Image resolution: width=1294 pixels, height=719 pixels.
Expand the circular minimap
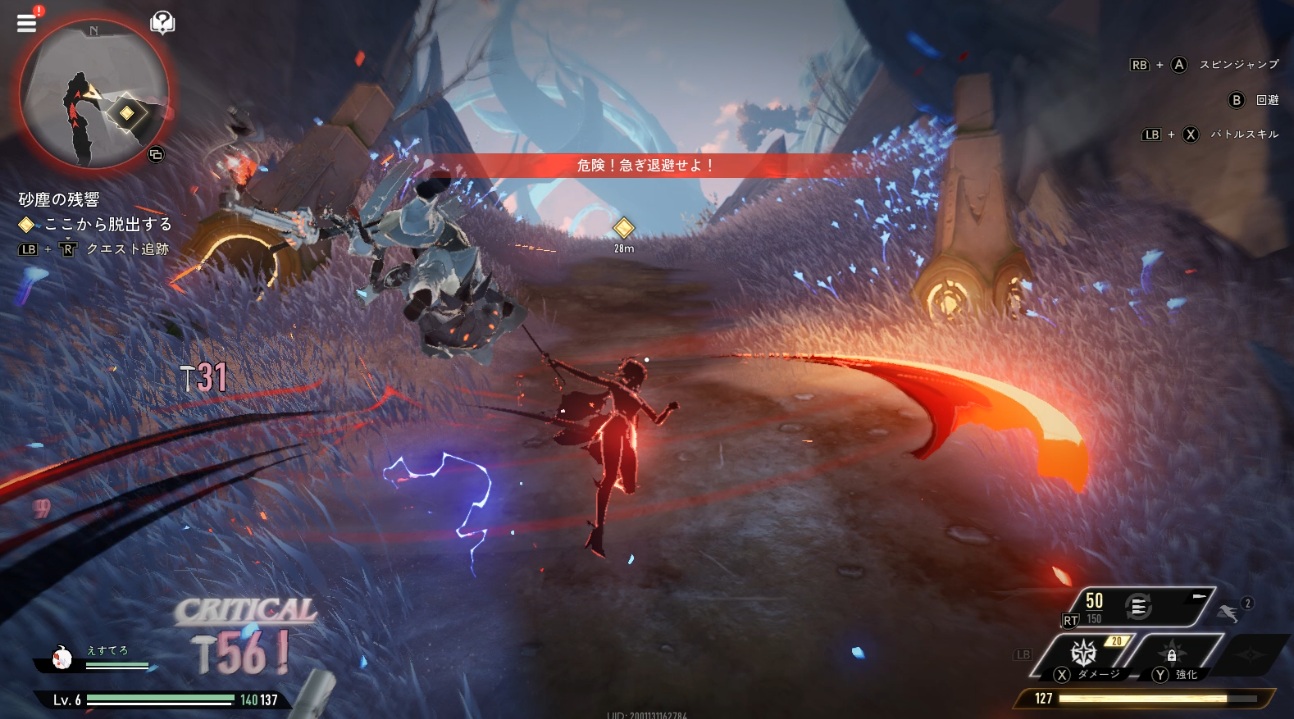(x=95, y=96)
